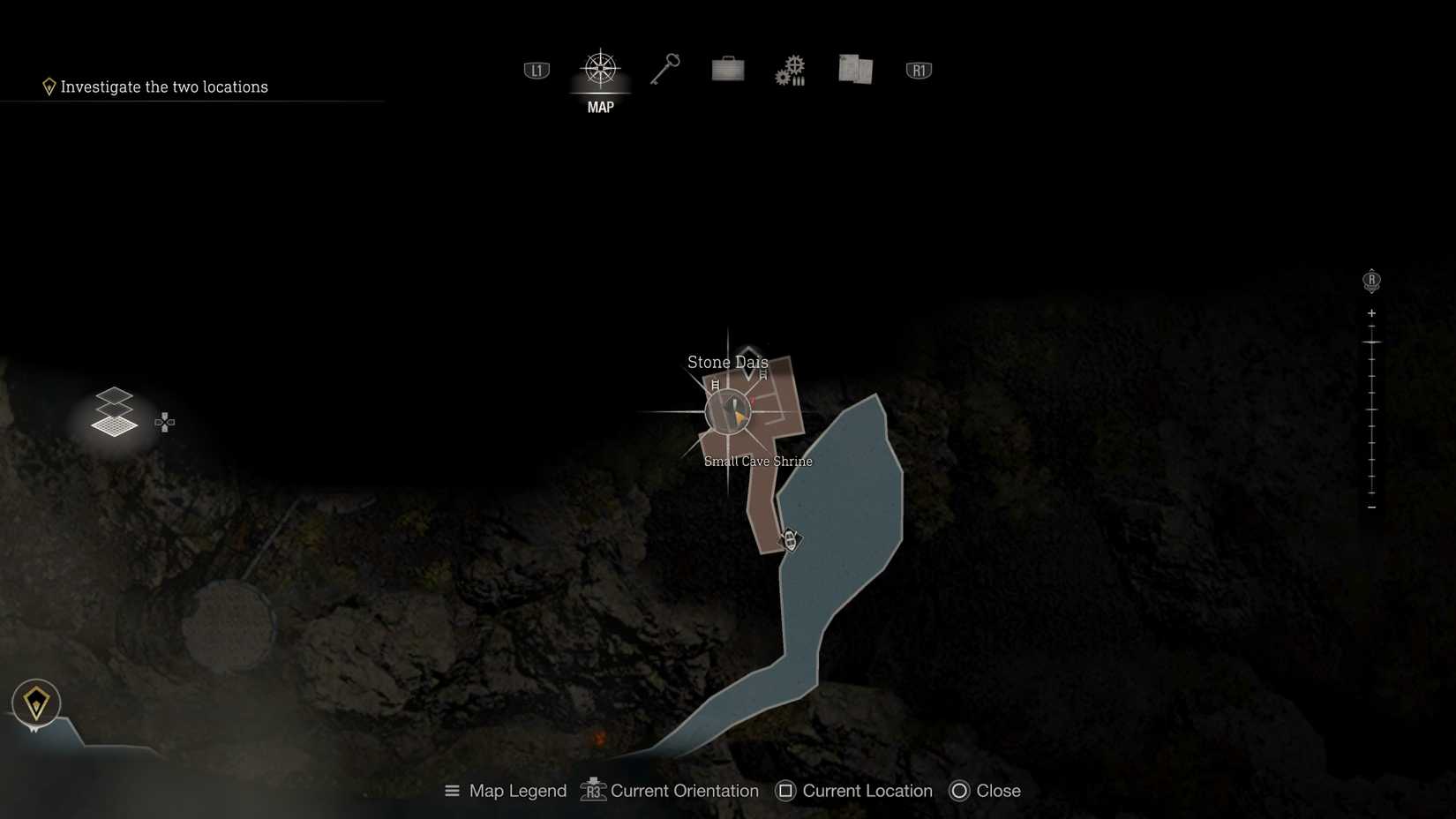Switch tabs using the L1 bumper icon
The image size is (1456, 819).
click(x=536, y=69)
